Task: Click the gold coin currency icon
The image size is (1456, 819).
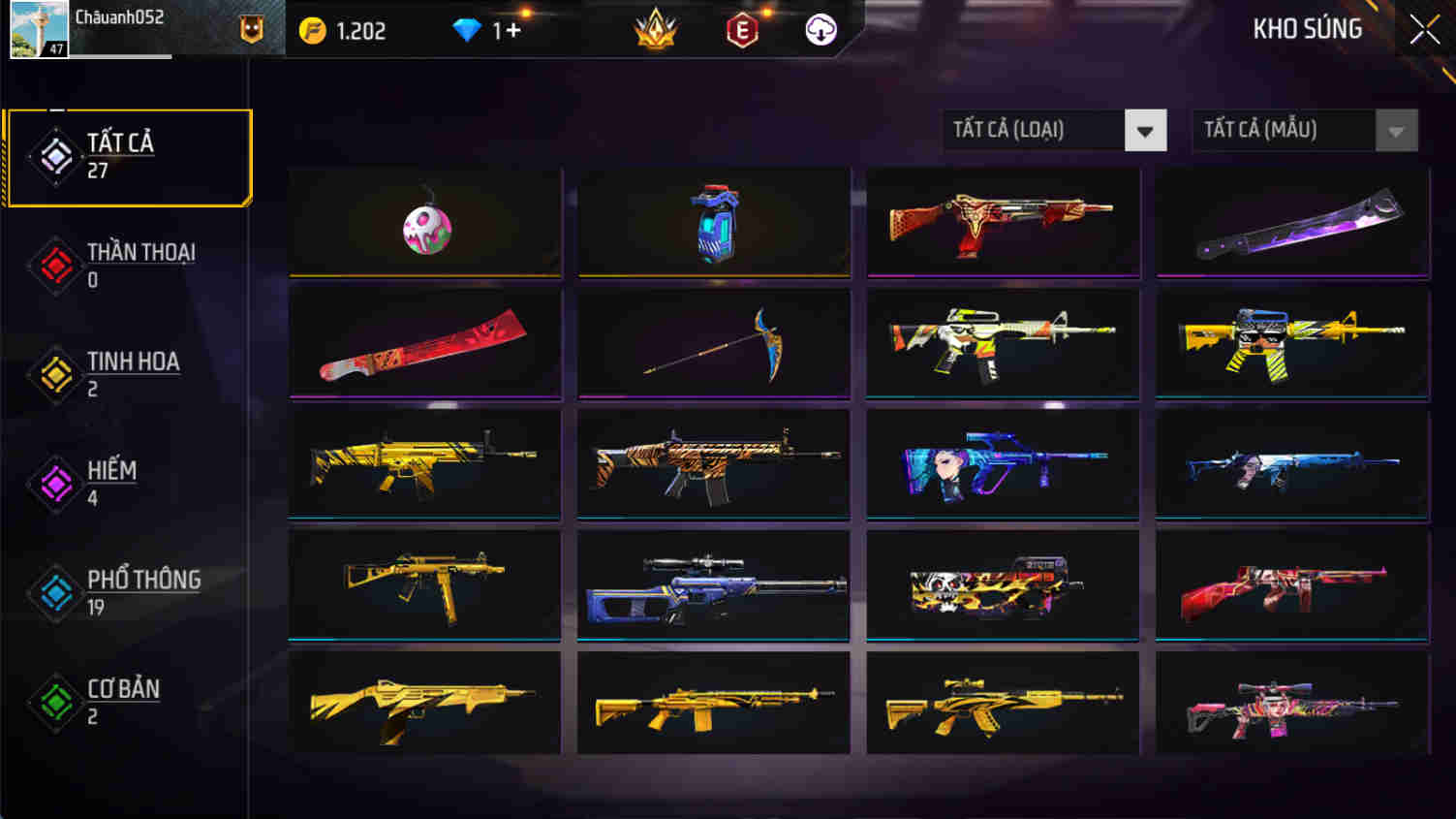Action: (x=313, y=30)
